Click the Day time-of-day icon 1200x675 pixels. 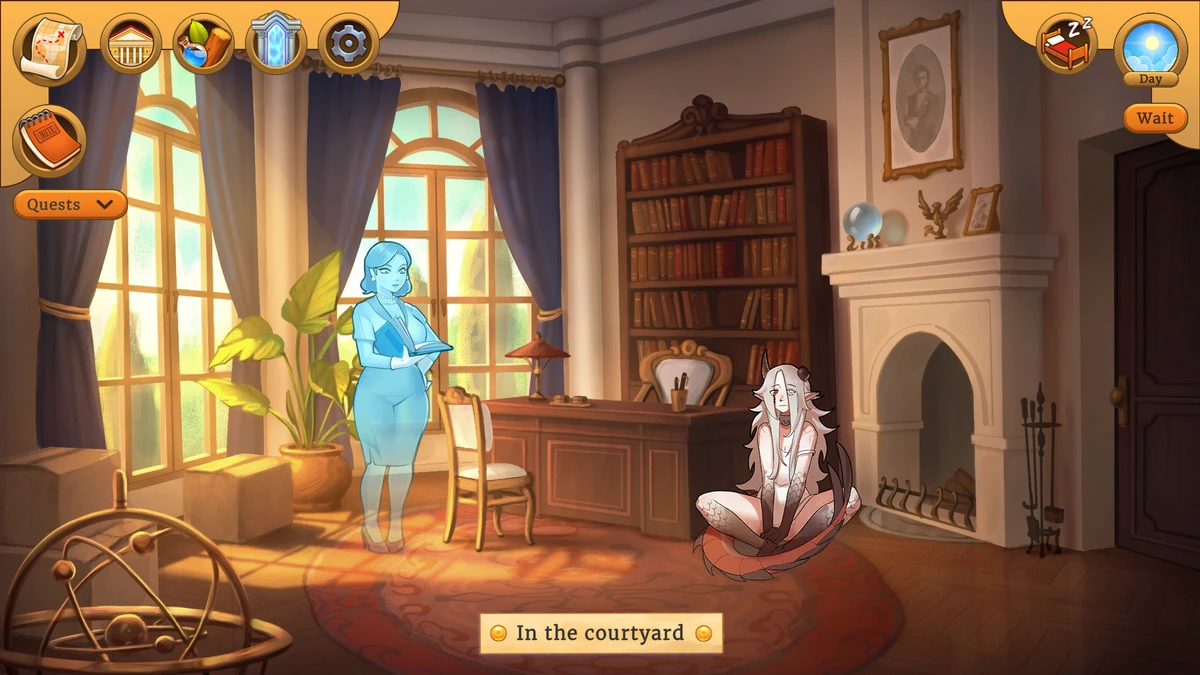(1151, 47)
